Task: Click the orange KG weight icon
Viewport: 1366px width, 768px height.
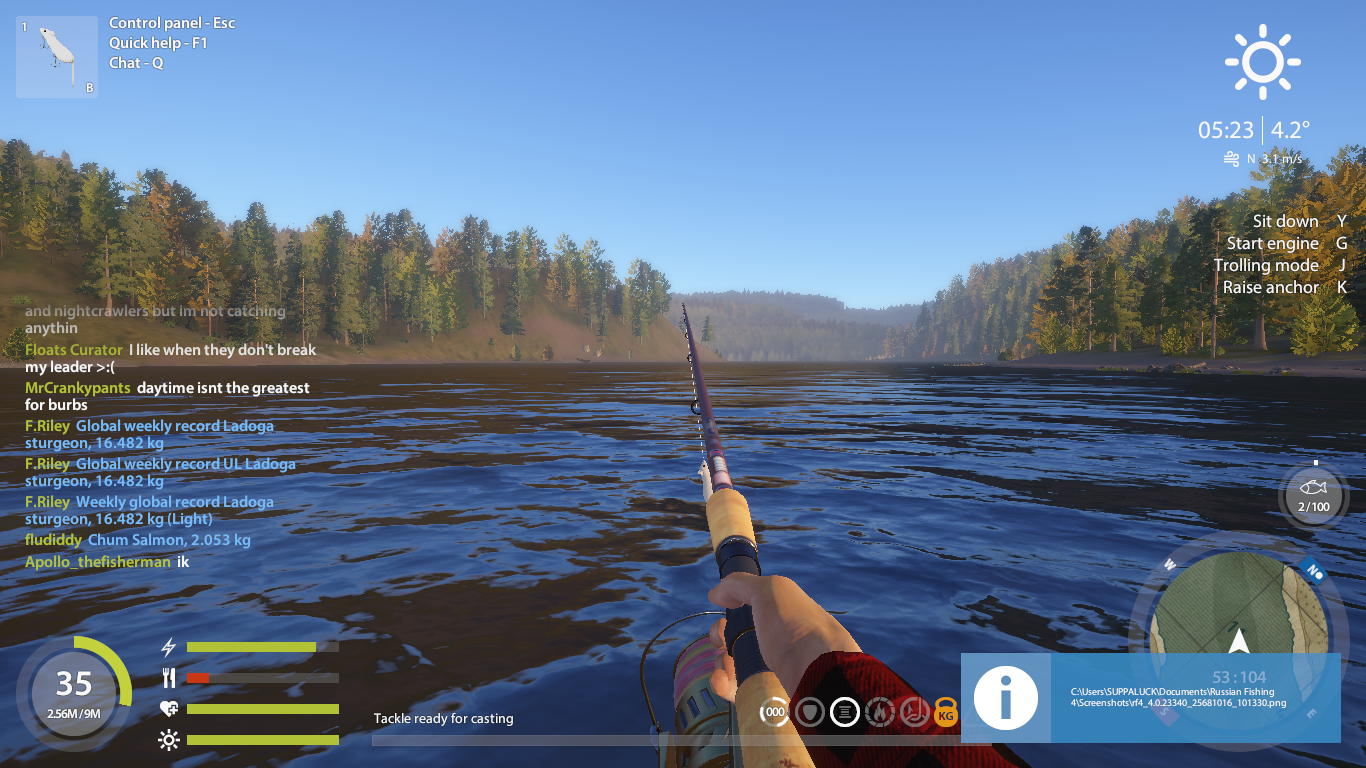Action: (x=946, y=713)
